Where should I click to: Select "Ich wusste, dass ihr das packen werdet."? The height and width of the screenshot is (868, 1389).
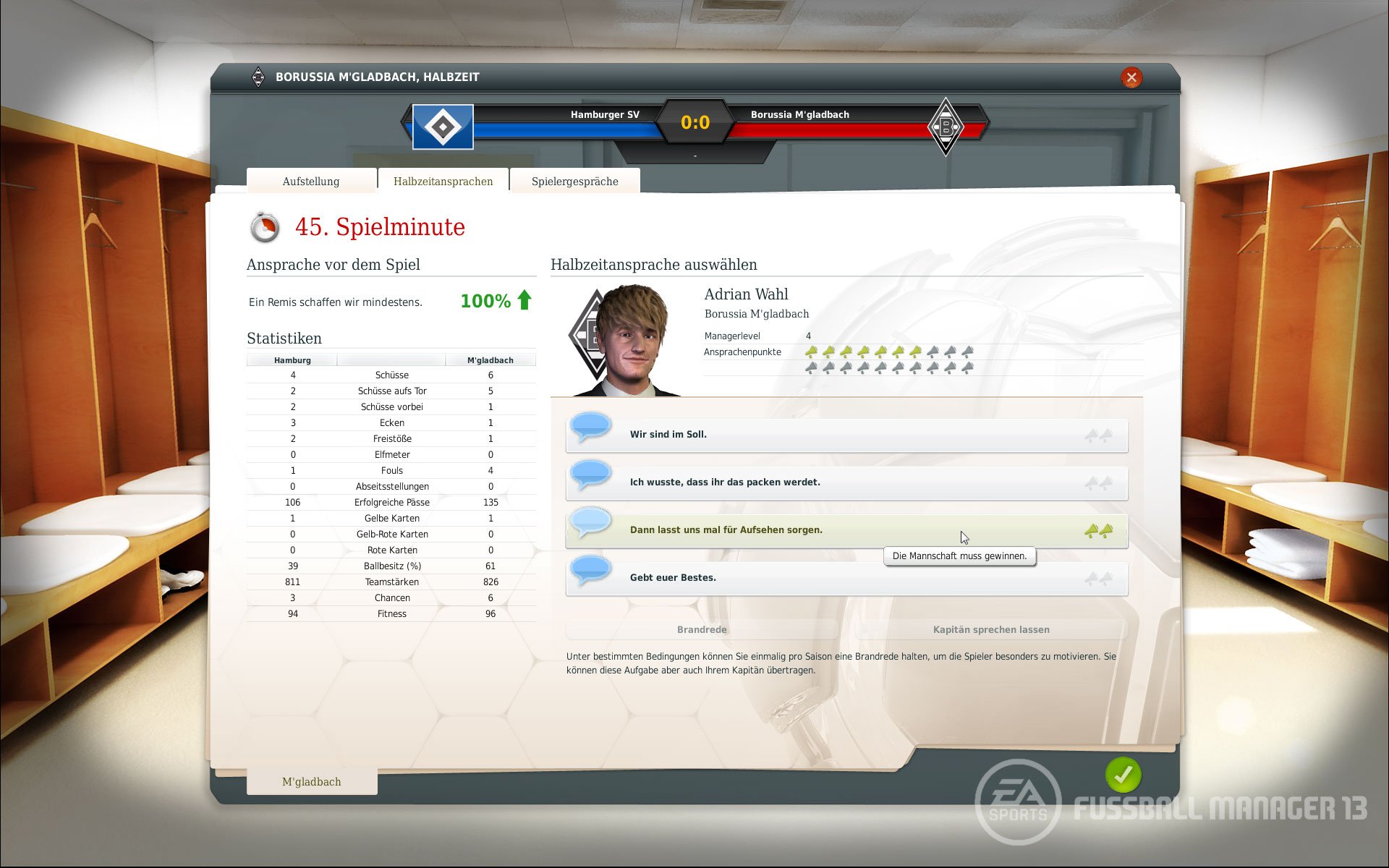pos(846,482)
